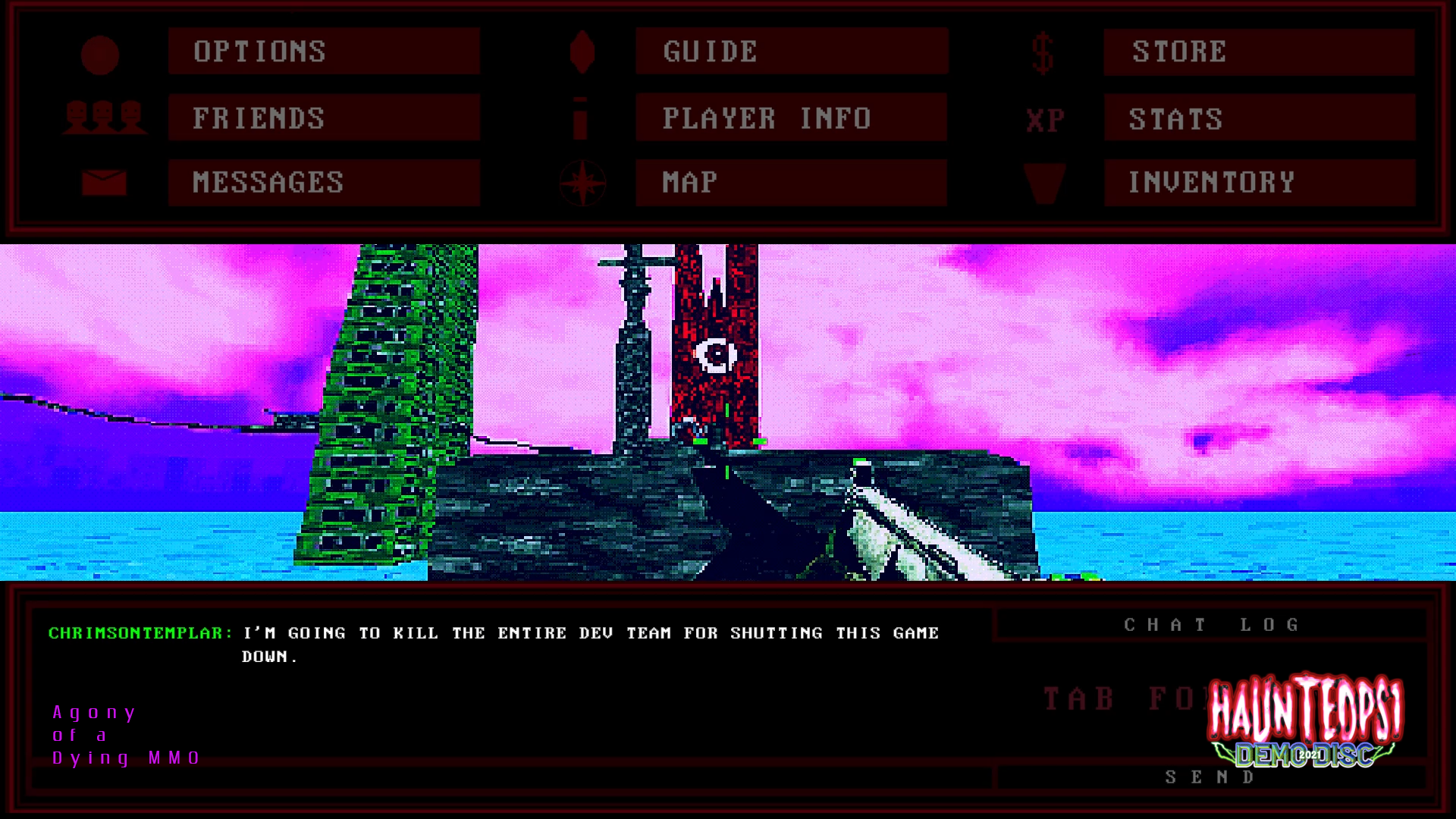Image resolution: width=1456 pixels, height=819 pixels.
Task: Switch to the Chat Log tab
Action: click(x=1211, y=624)
